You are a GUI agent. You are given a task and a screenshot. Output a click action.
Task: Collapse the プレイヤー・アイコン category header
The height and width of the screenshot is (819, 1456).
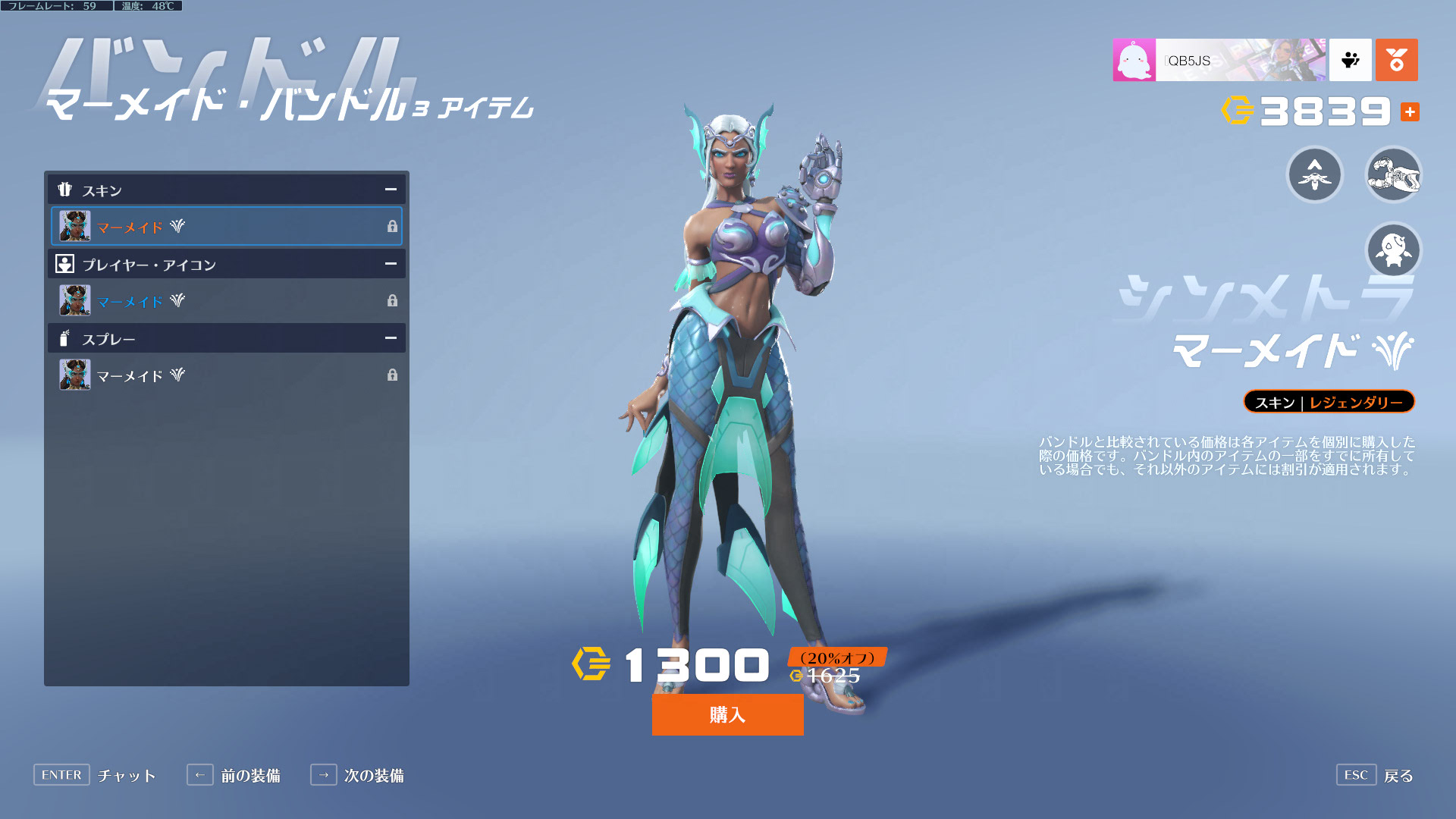390,264
